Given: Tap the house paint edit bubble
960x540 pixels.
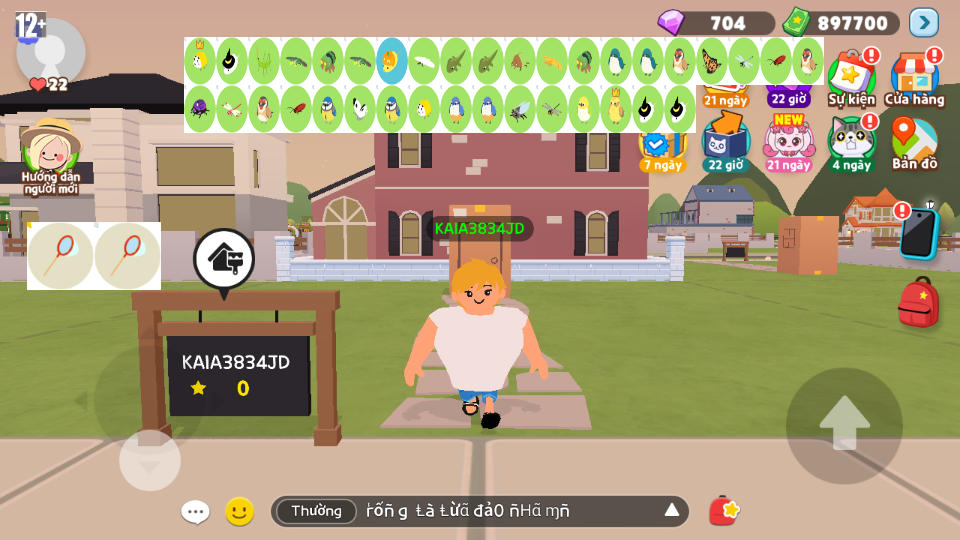Looking at the screenshot, I should point(224,258).
